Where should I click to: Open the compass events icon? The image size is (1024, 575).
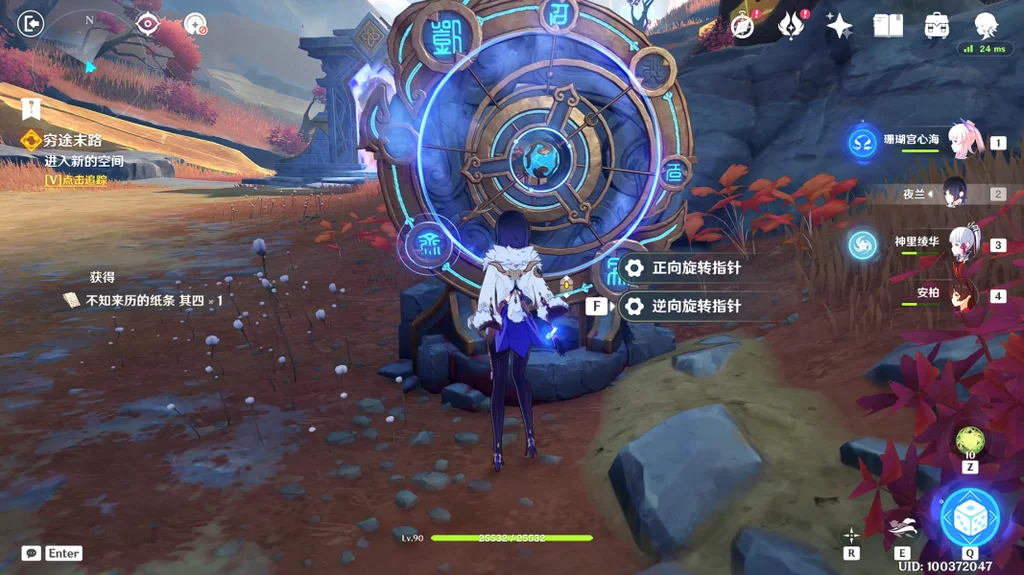click(743, 26)
